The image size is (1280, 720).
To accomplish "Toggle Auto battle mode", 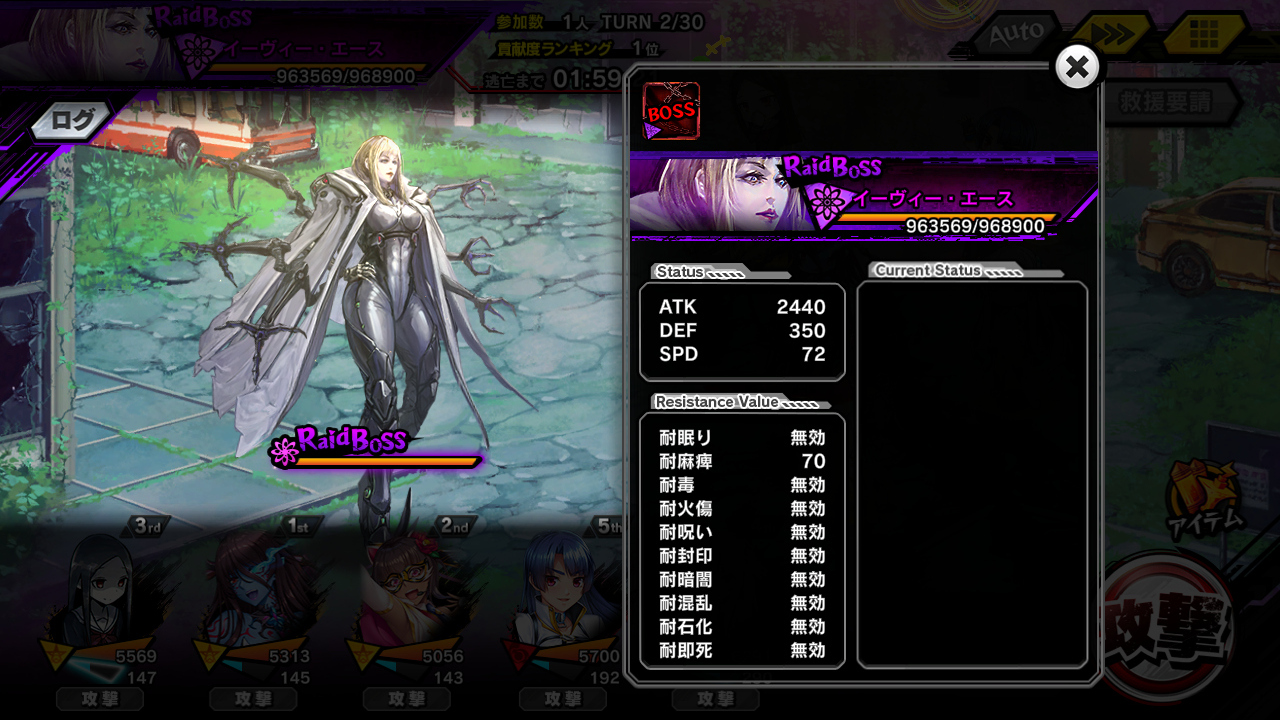I will (1016, 34).
